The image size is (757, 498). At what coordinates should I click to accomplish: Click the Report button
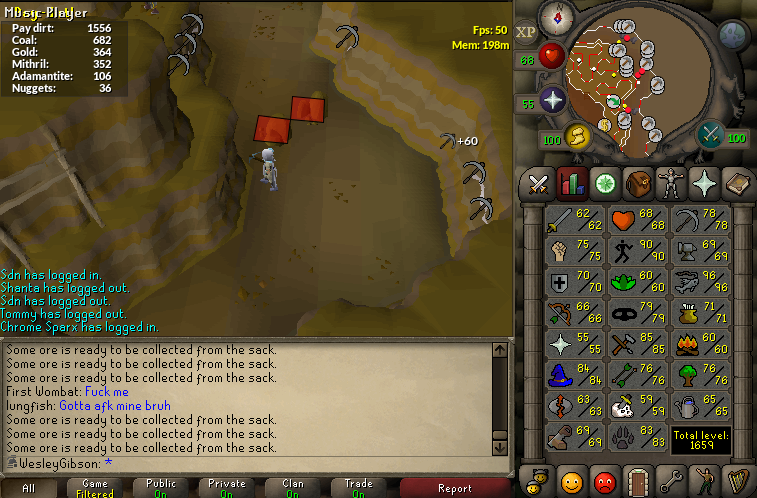coord(454,488)
